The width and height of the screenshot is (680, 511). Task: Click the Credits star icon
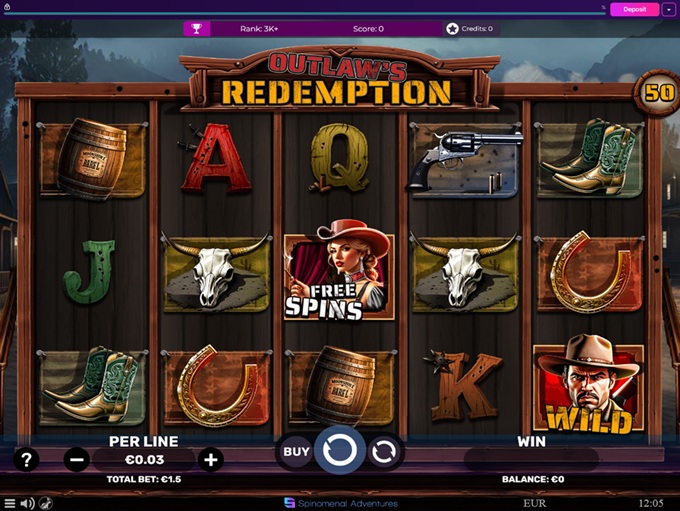tap(452, 29)
